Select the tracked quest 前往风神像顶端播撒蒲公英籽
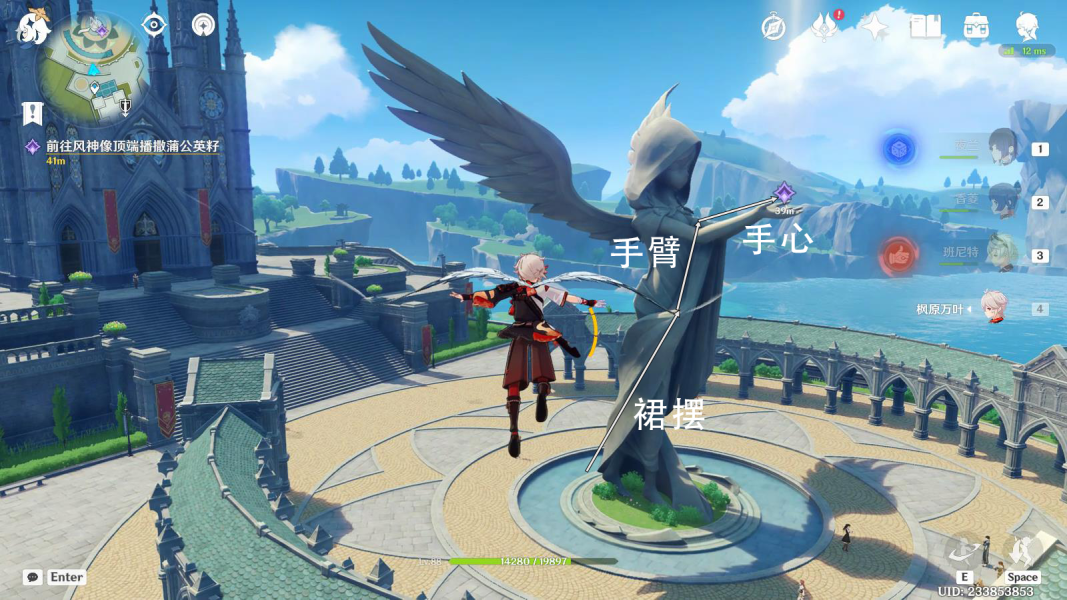This screenshot has width=1067, height=600. click(x=130, y=146)
